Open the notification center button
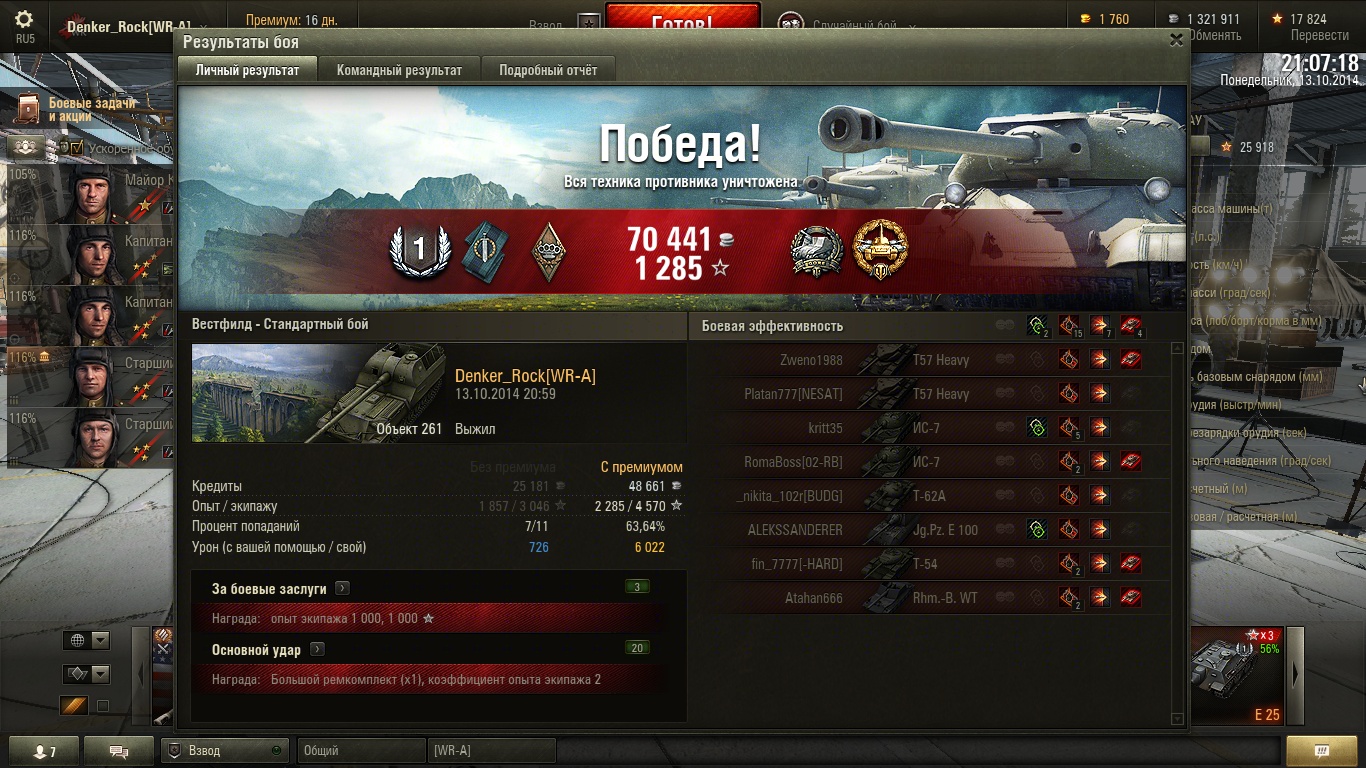The width and height of the screenshot is (1366, 768). tap(1321, 751)
